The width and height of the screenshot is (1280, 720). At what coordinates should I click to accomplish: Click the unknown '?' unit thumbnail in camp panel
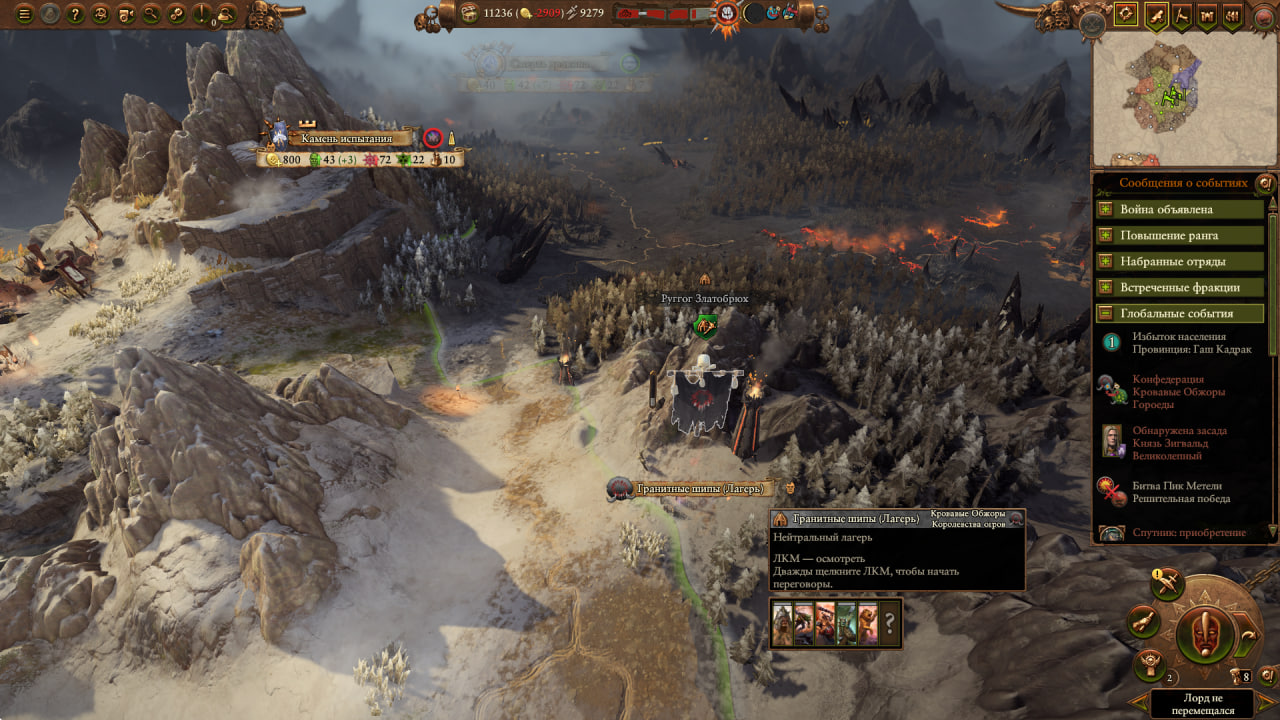click(888, 623)
